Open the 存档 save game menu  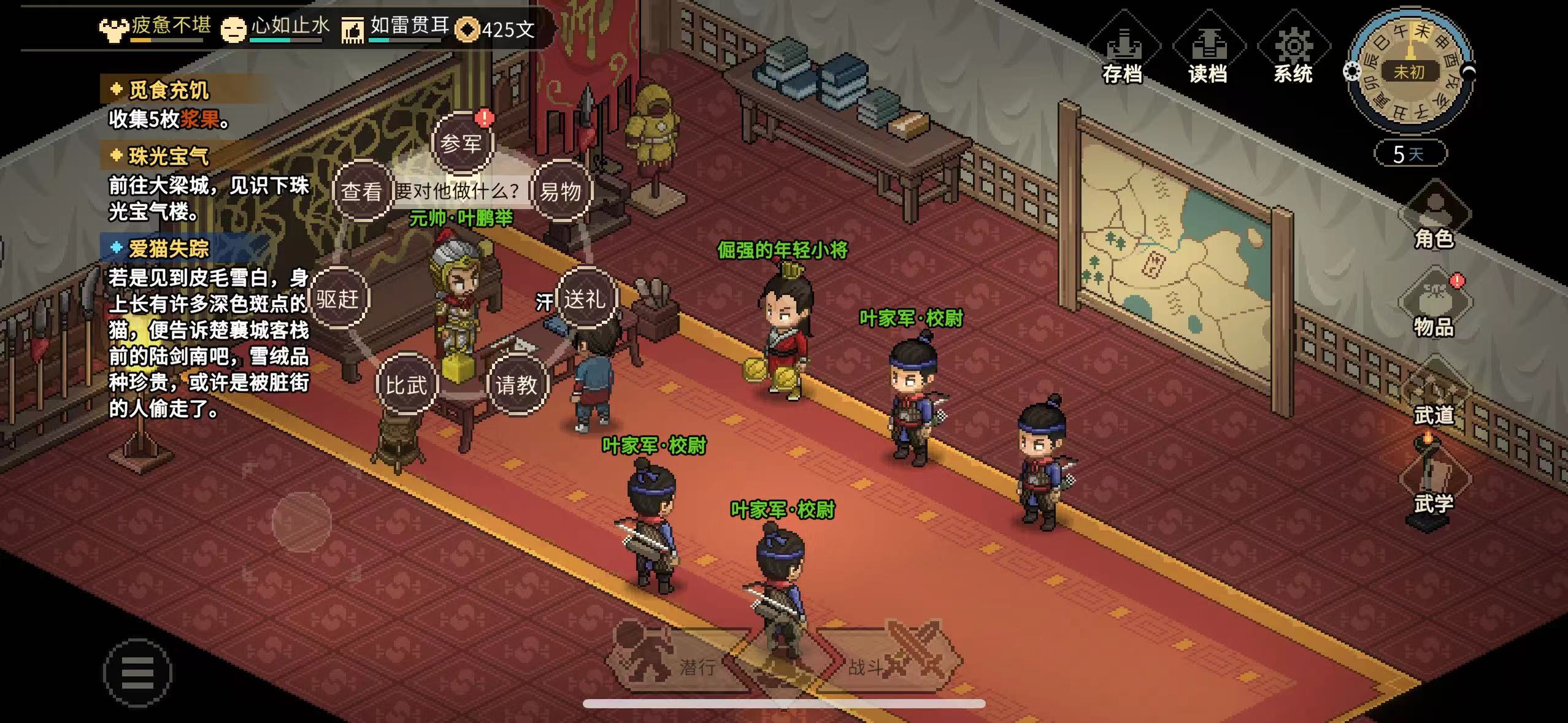[x=1122, y=56]
